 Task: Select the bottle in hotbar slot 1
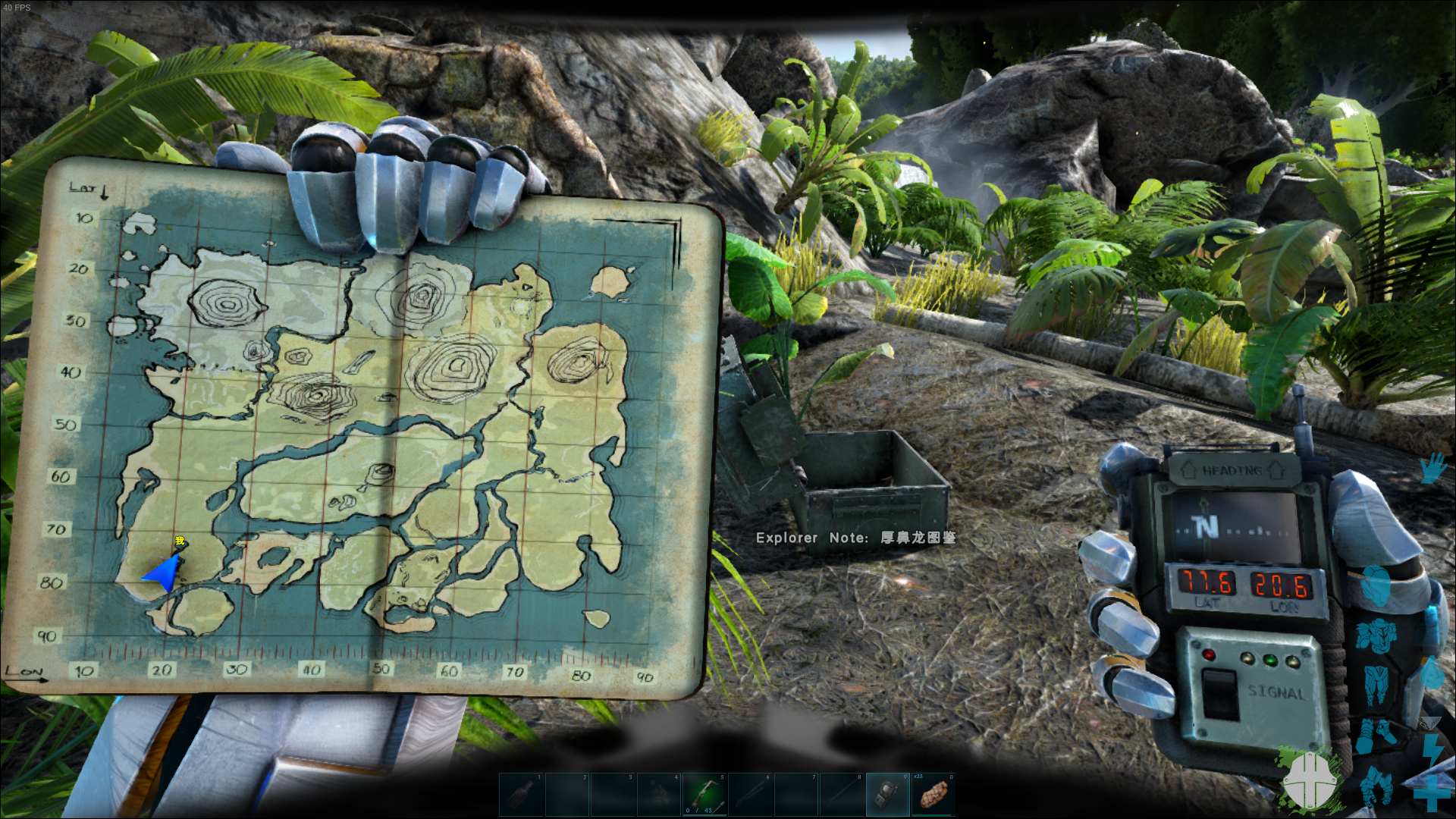[x=521, y=794]
